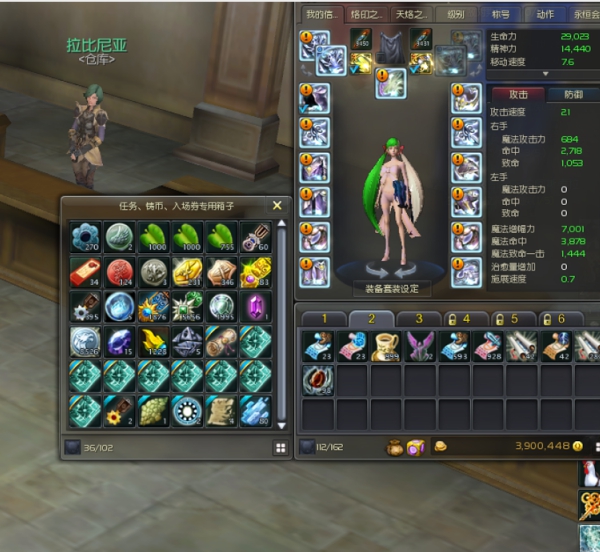Screen dimensions: 600x552
Task: Switch to inventory bag tab 1
Action: 324,318
